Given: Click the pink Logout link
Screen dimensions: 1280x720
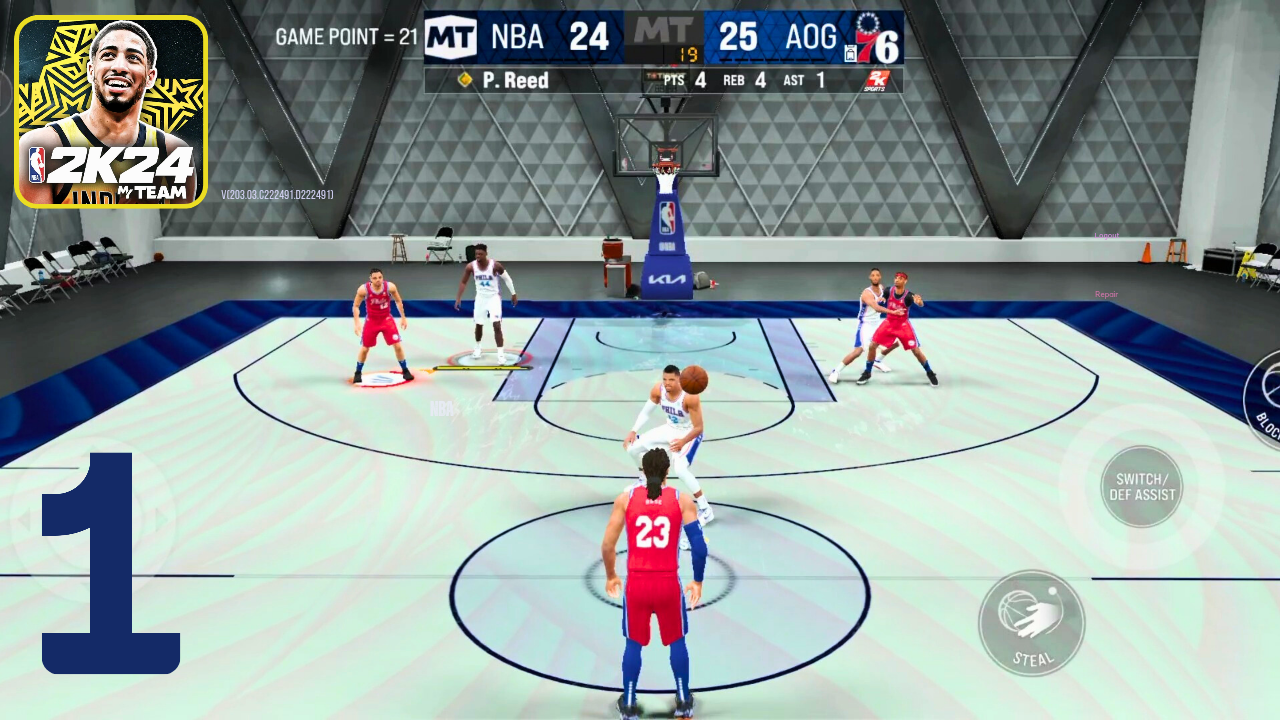Looking at the screenshot, I should [1106, 236].
